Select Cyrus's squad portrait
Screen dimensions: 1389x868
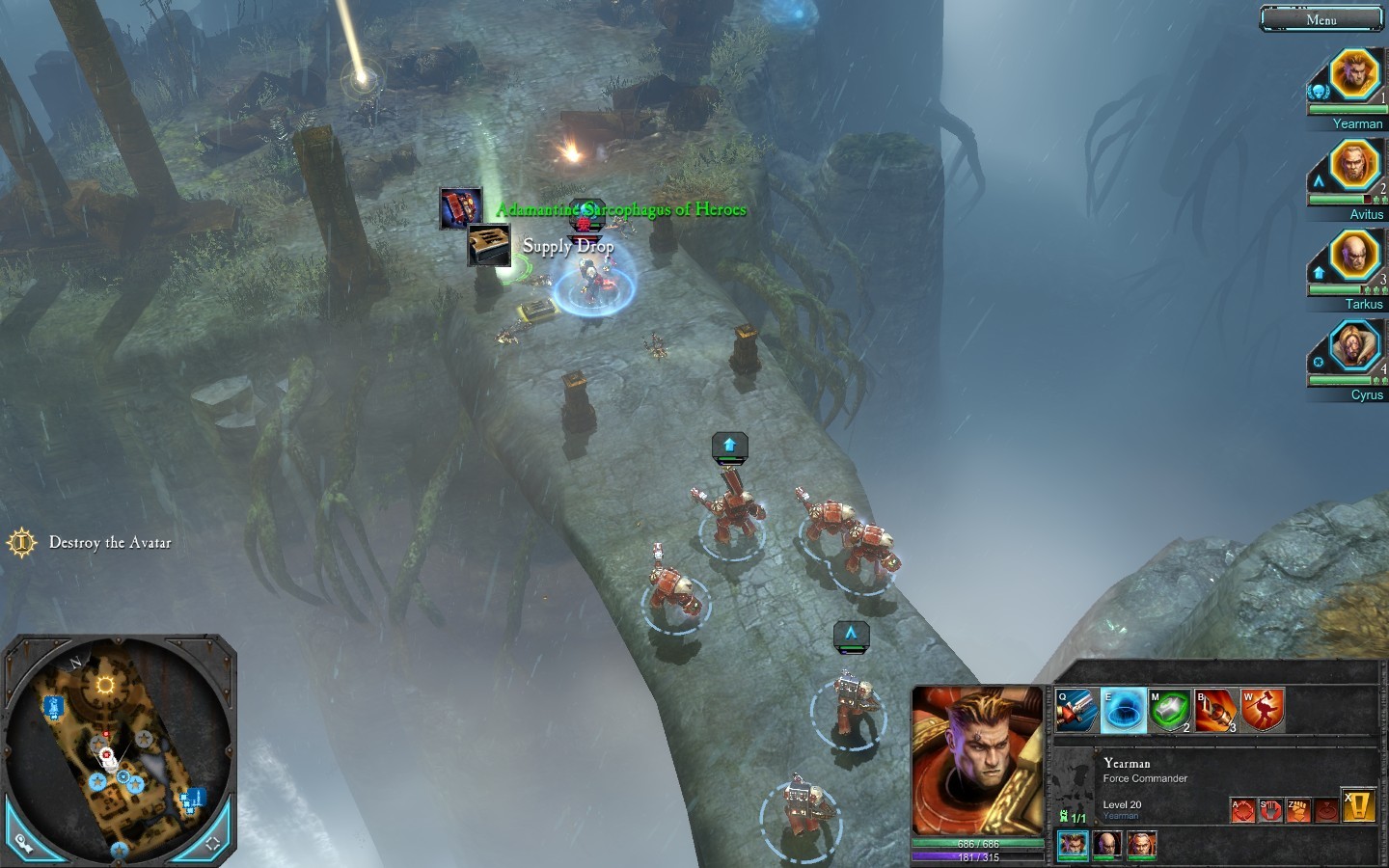coord(1353,346)
